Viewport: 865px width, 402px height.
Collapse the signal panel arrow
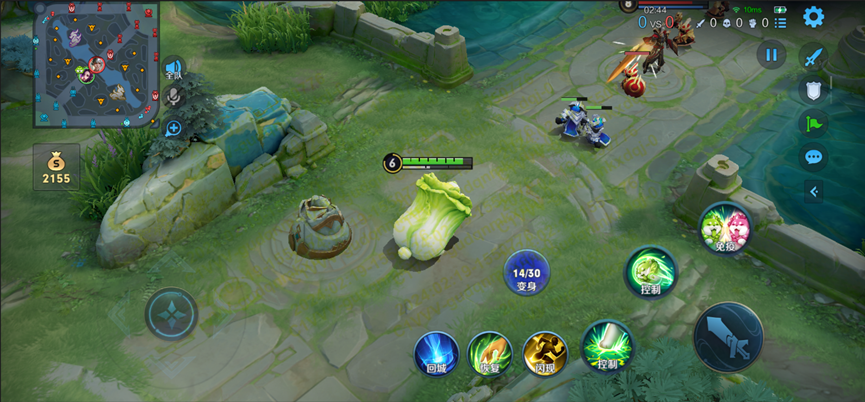(x=813, y=191)
